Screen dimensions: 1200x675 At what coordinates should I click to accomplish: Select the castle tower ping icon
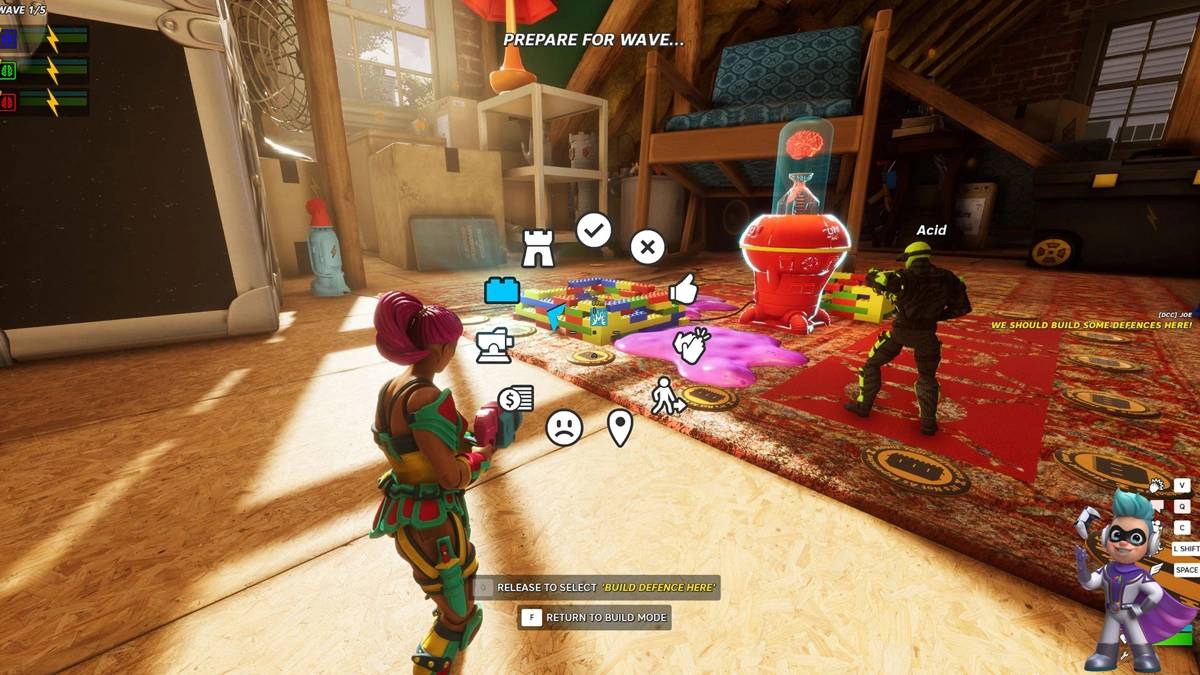pos(538,248)
